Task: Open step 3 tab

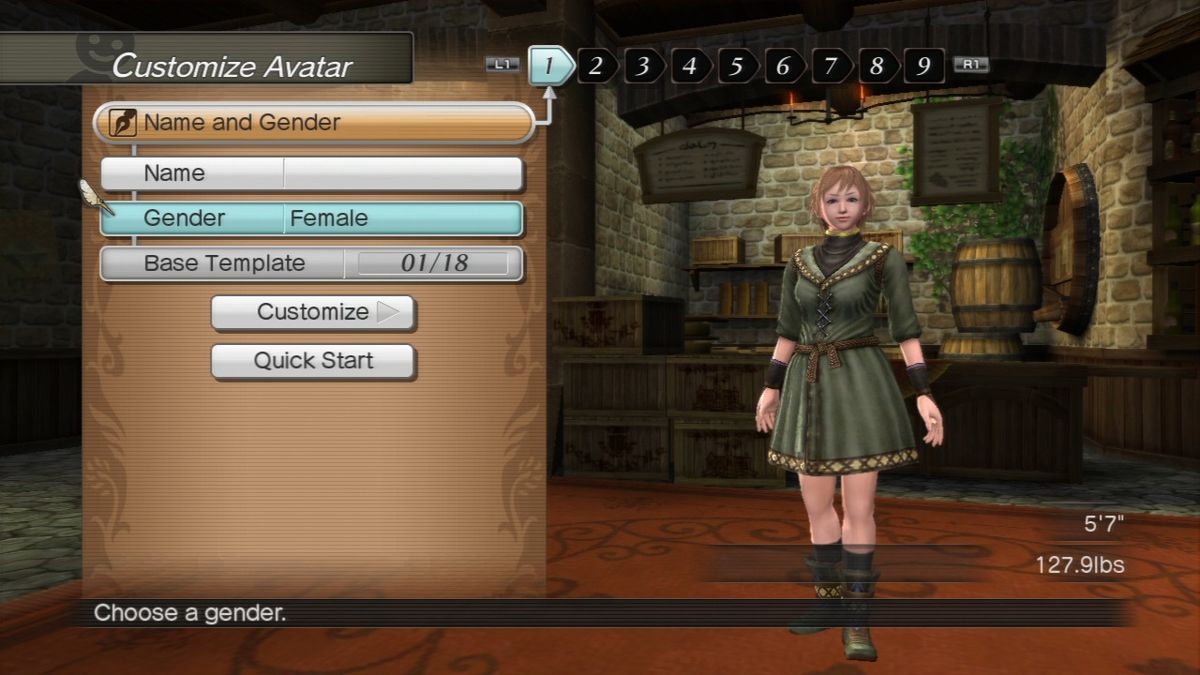Action: (x=643, y=66)
